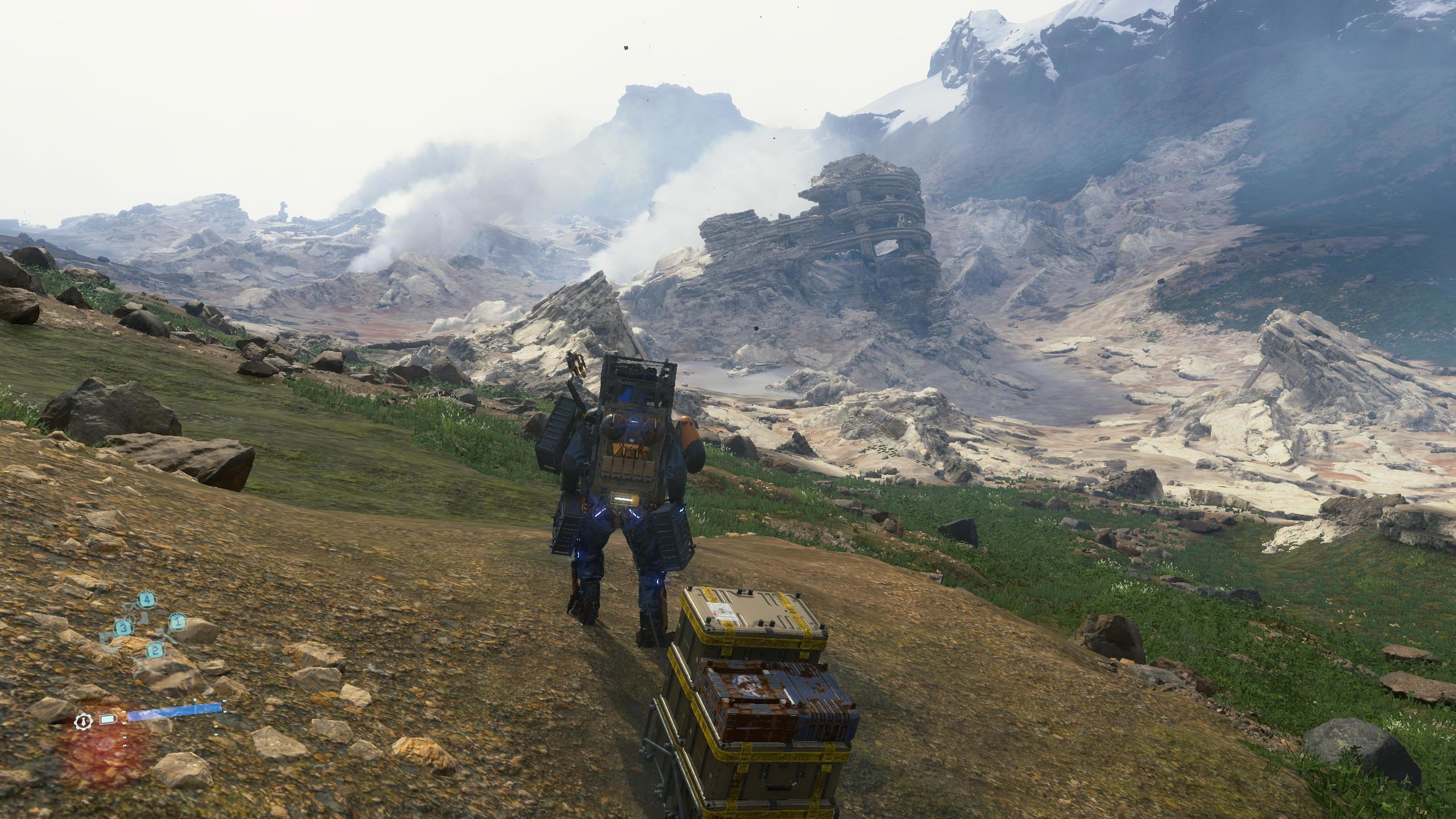The image size is (1456, 819).
Task: Select equipment shortcut slot 3
Action: pyautogui.click(x=123, y=628)
